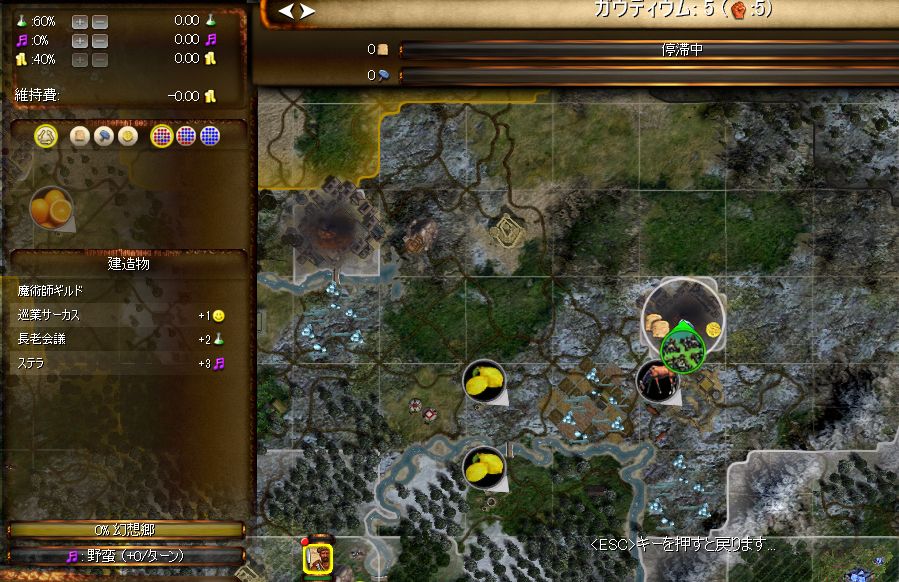
Task: Click the all-blue dotted grid icon
Action: tap(209, 137)
